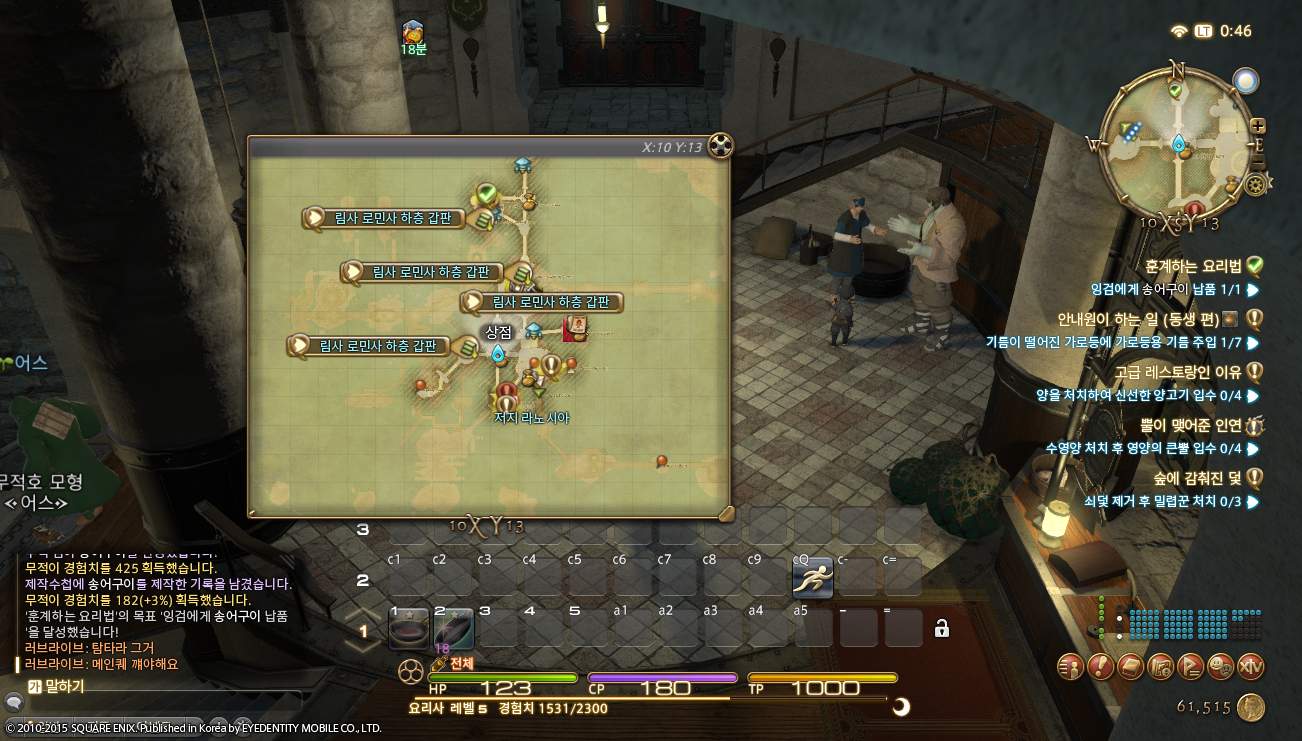This screenshot has height=741, width=1302.
Task: Open minimap settings via the gear icon
Action: coord(1257,184)
